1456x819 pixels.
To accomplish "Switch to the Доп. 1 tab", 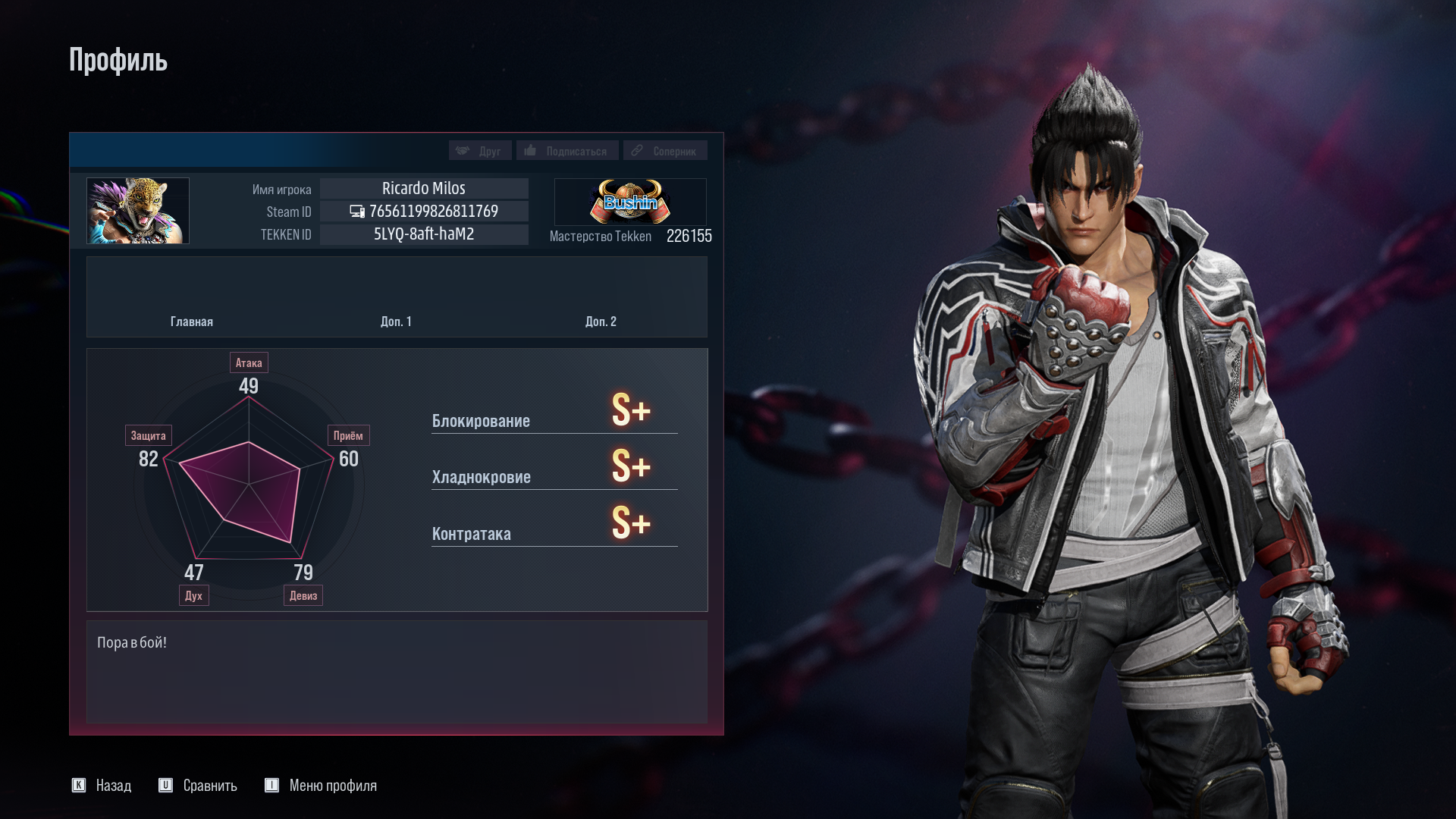I will (396, 322).
